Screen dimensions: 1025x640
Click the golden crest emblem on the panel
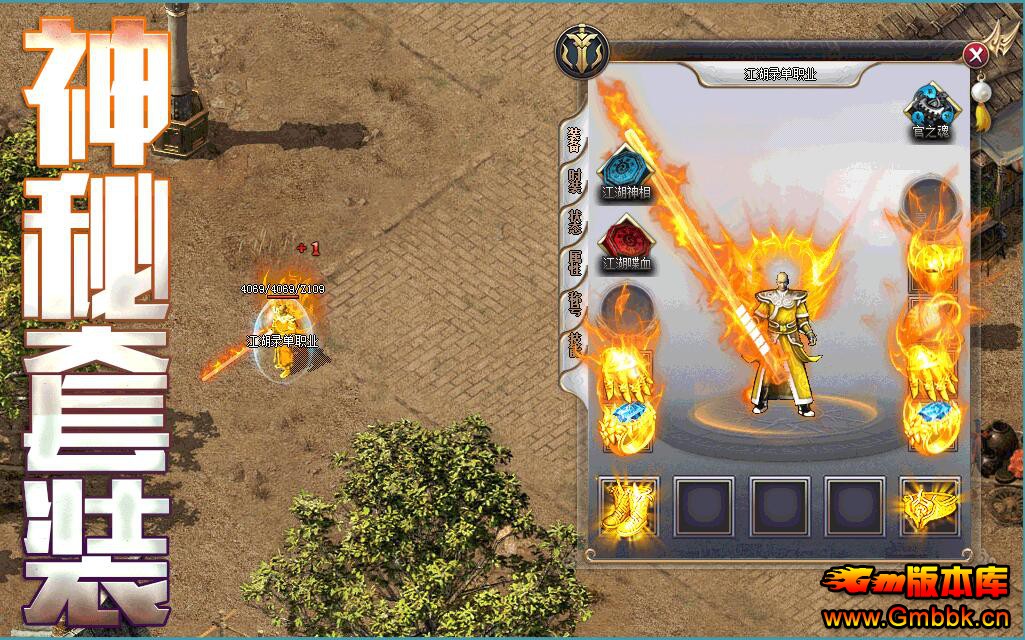point(579,54)
